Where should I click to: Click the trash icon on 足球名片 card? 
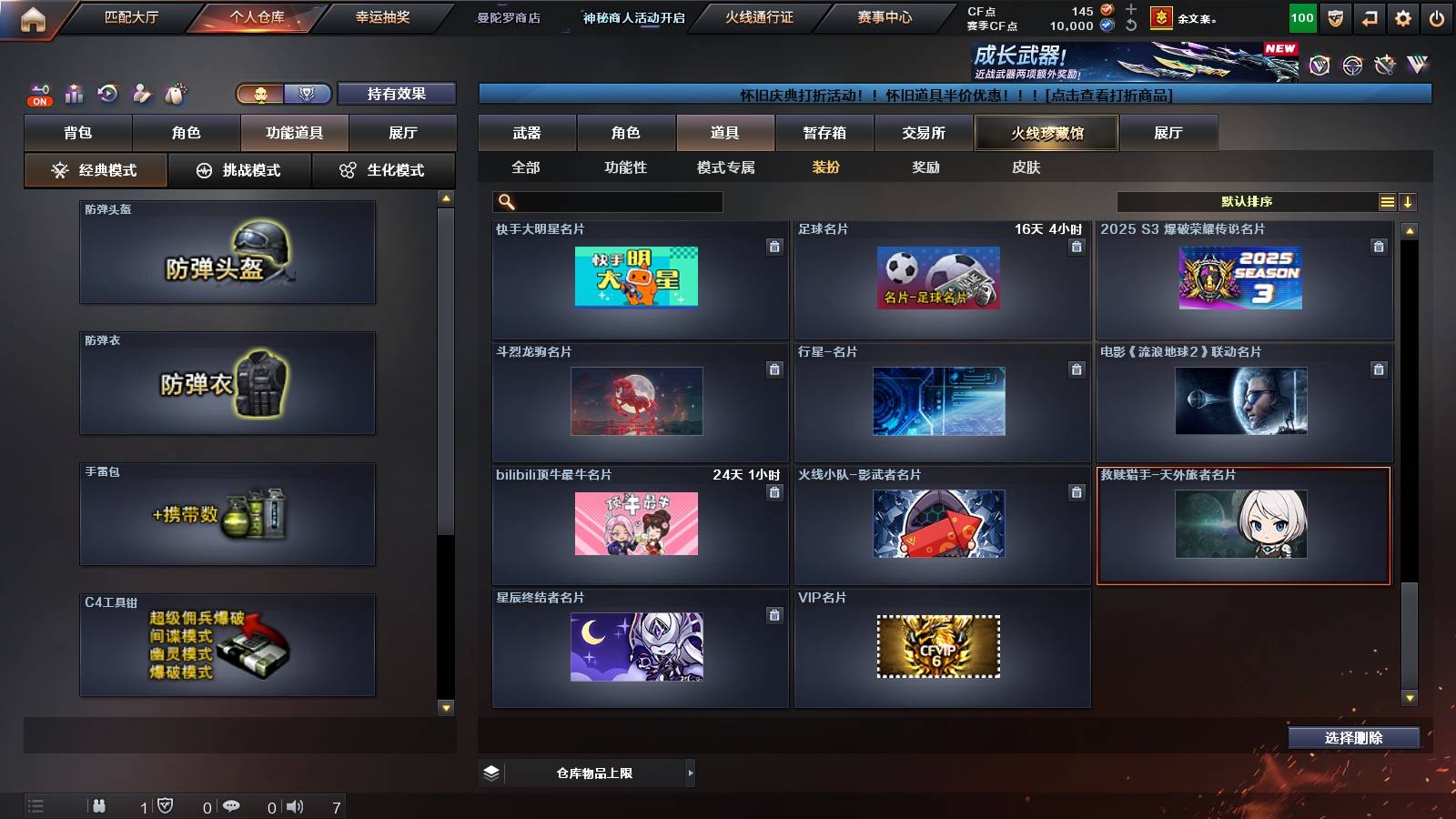click(1077, 248)
